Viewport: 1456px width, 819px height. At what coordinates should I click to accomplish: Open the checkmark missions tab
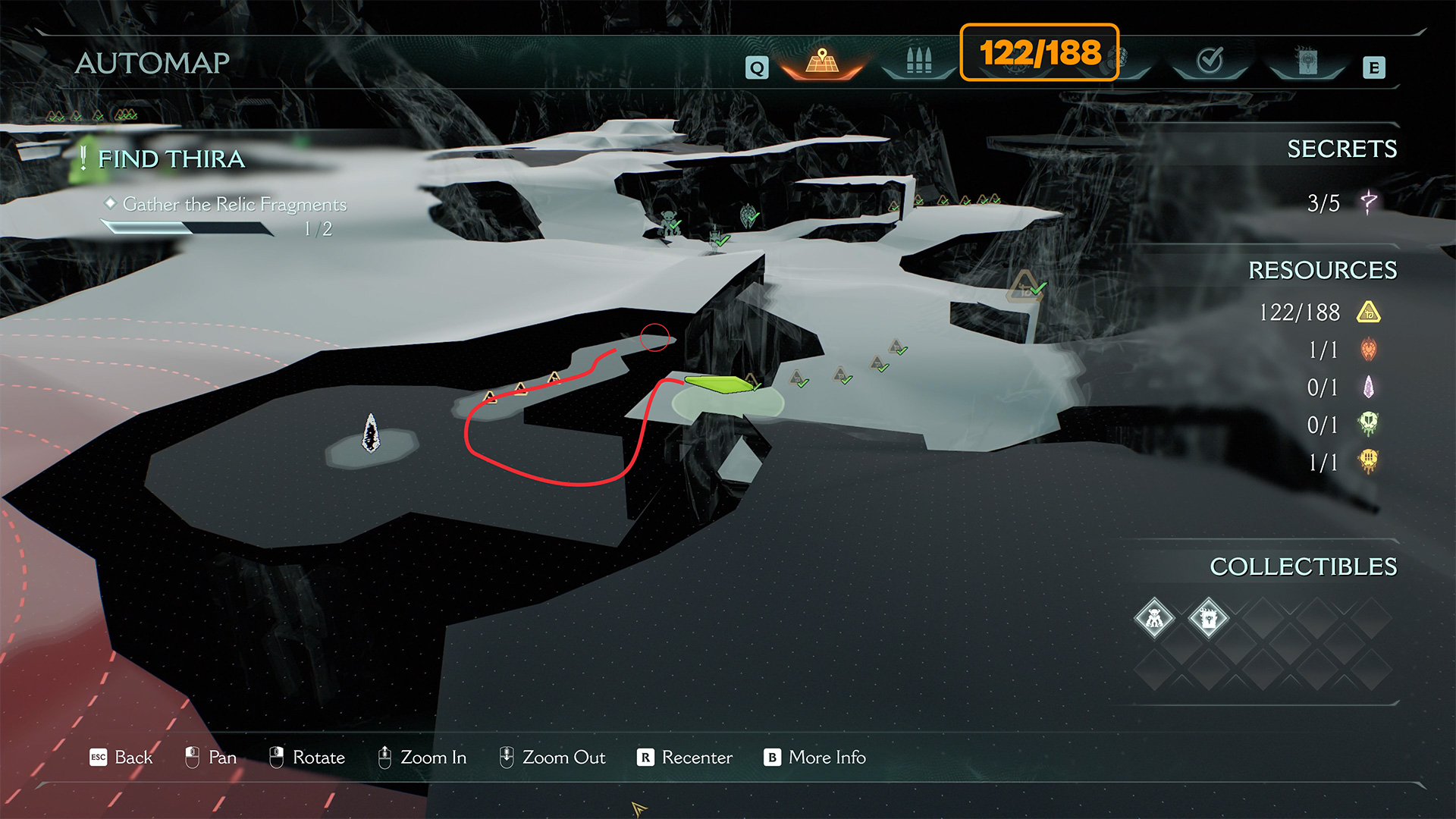[x=1210, y=61]
